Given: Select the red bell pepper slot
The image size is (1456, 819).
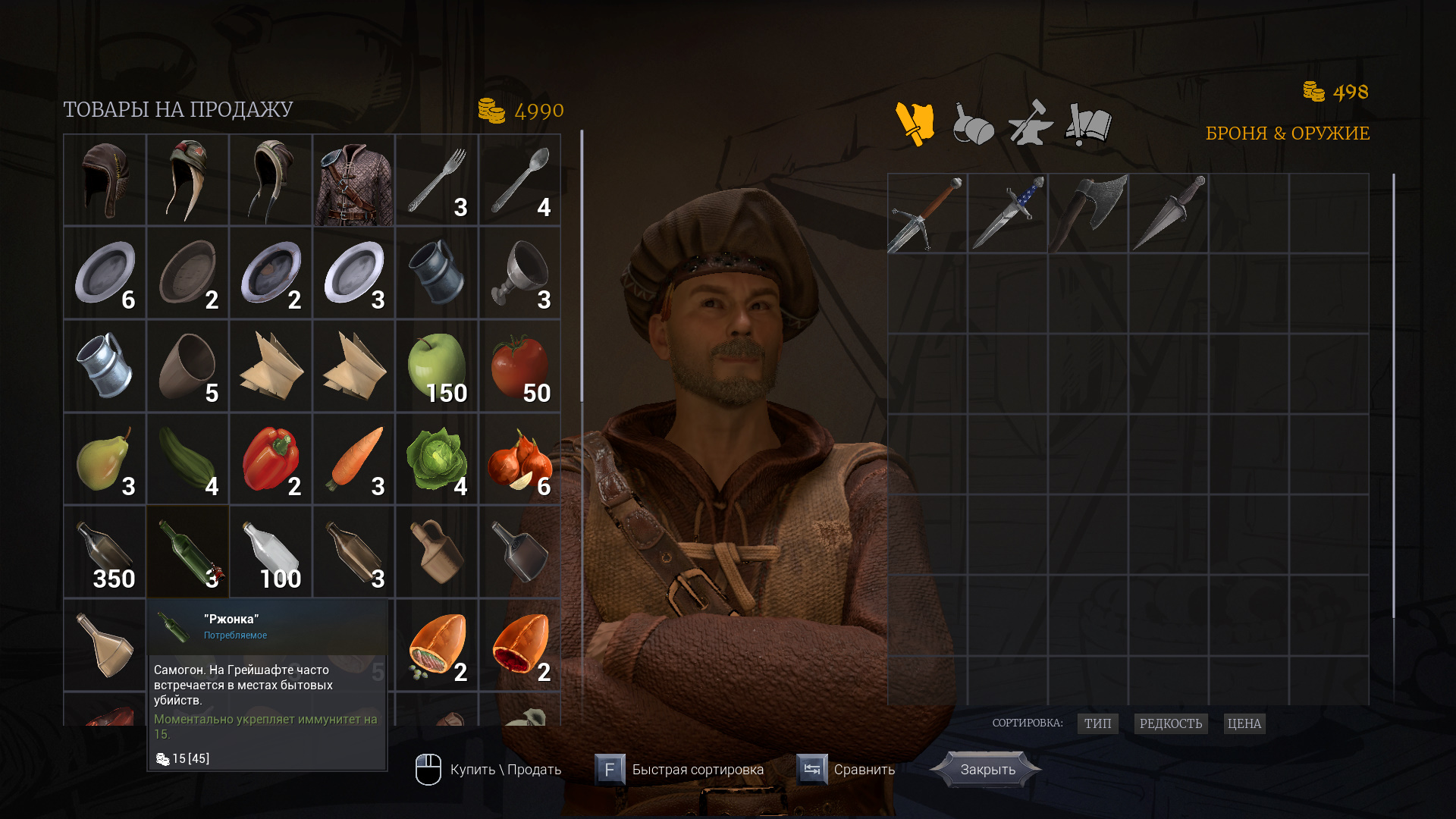Looking at the screenshot, I should point(271,460).
